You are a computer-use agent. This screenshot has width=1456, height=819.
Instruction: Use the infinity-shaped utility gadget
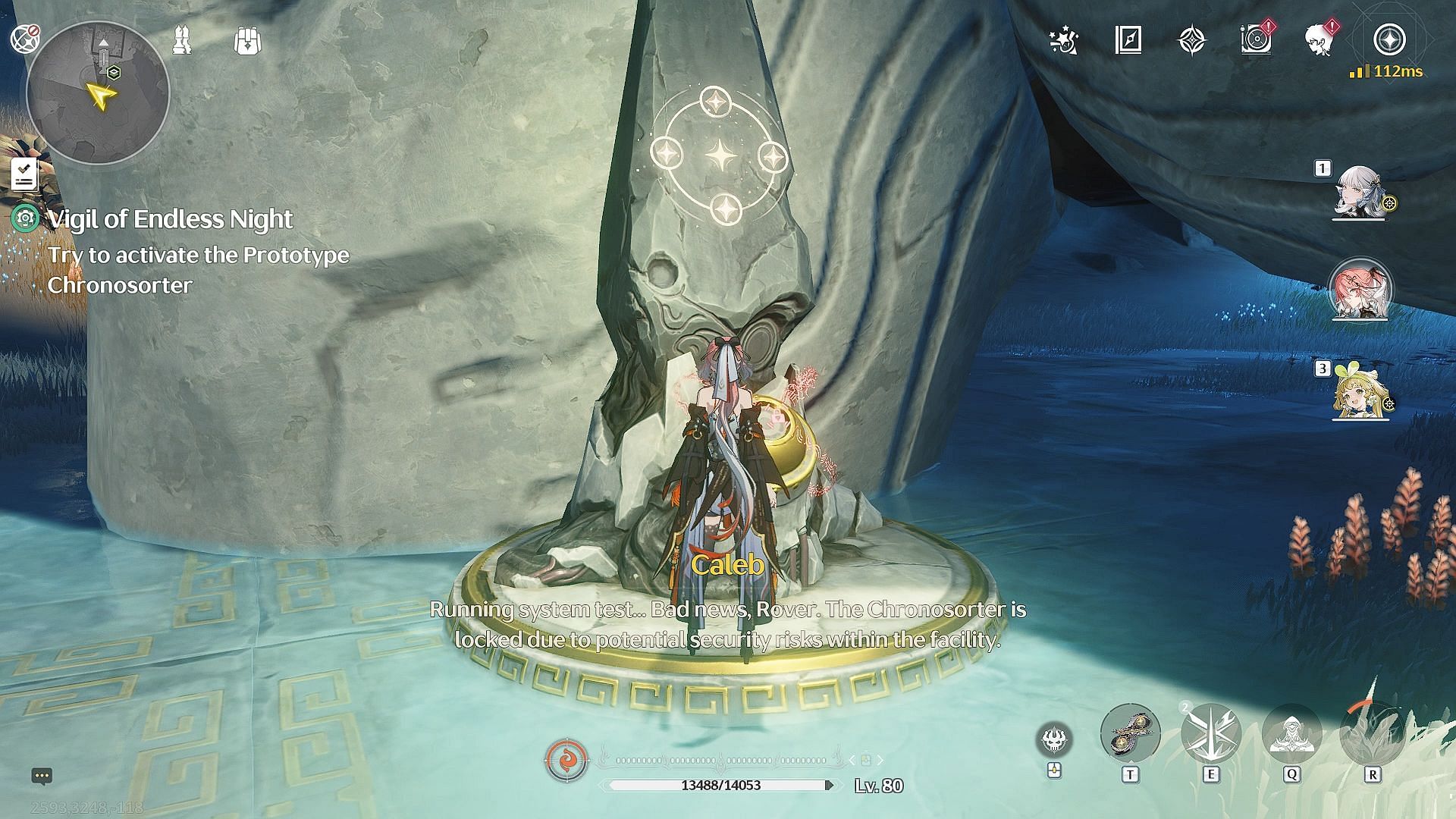tap(1130, 734)
